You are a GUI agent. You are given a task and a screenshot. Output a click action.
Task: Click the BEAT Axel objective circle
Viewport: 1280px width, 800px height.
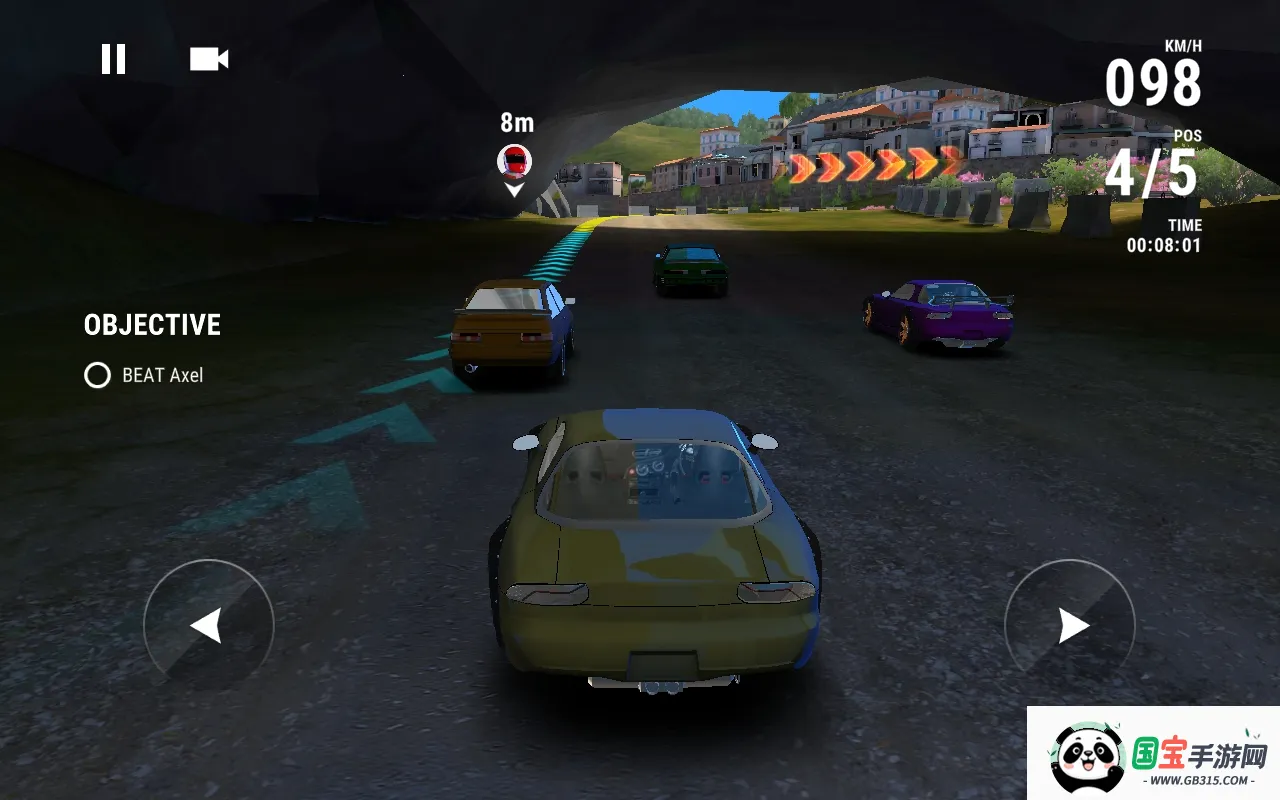coord(96,376)
